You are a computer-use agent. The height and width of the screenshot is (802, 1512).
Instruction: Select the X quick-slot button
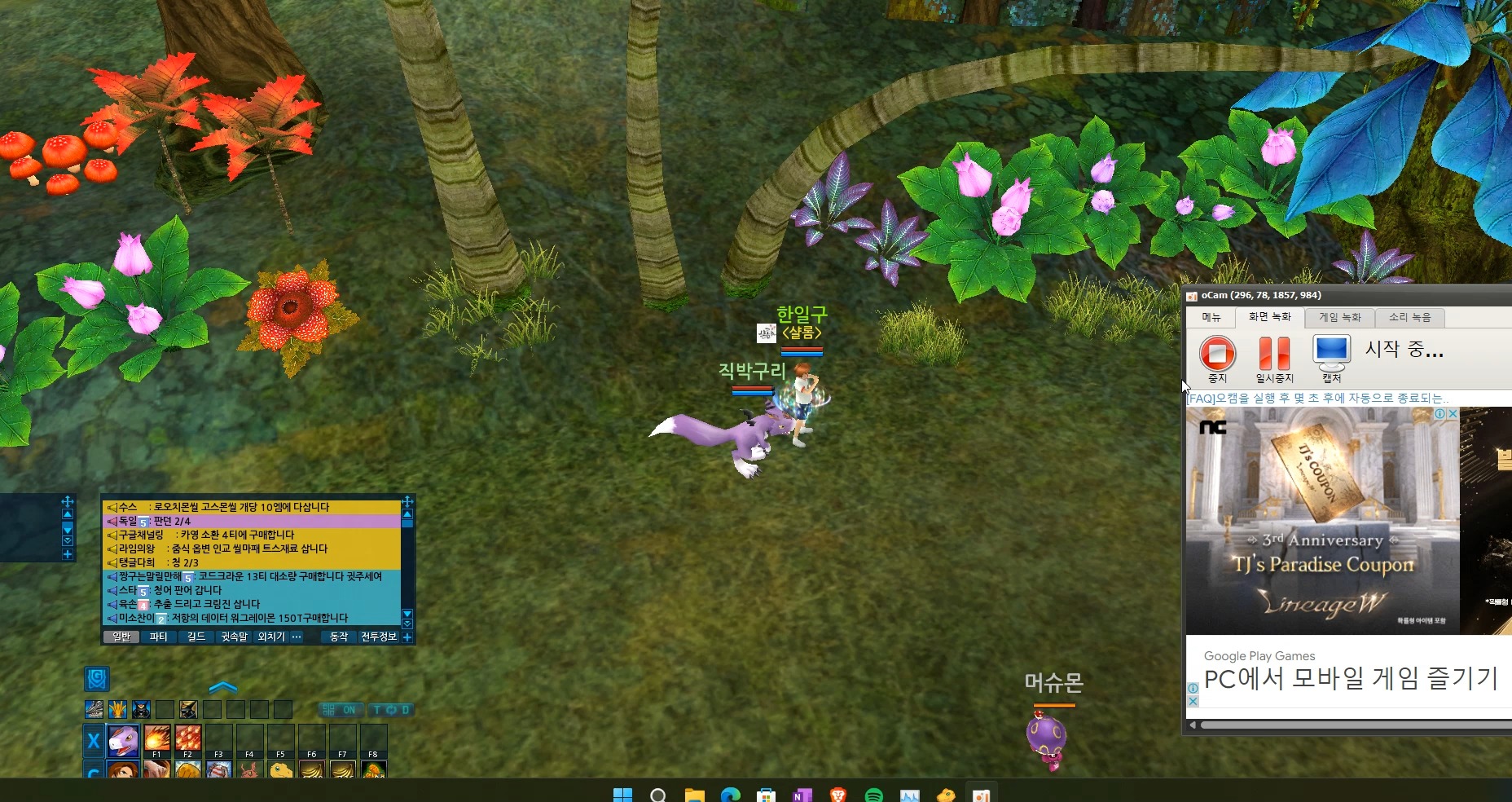coord(94,740)
